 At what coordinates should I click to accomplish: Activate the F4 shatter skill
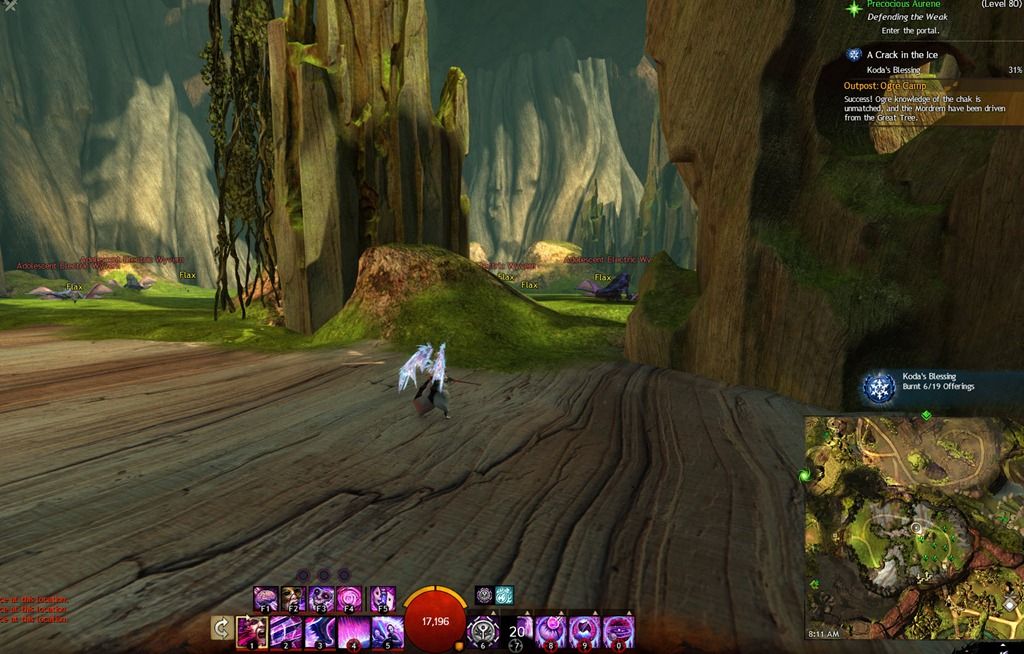click(351, 599)
